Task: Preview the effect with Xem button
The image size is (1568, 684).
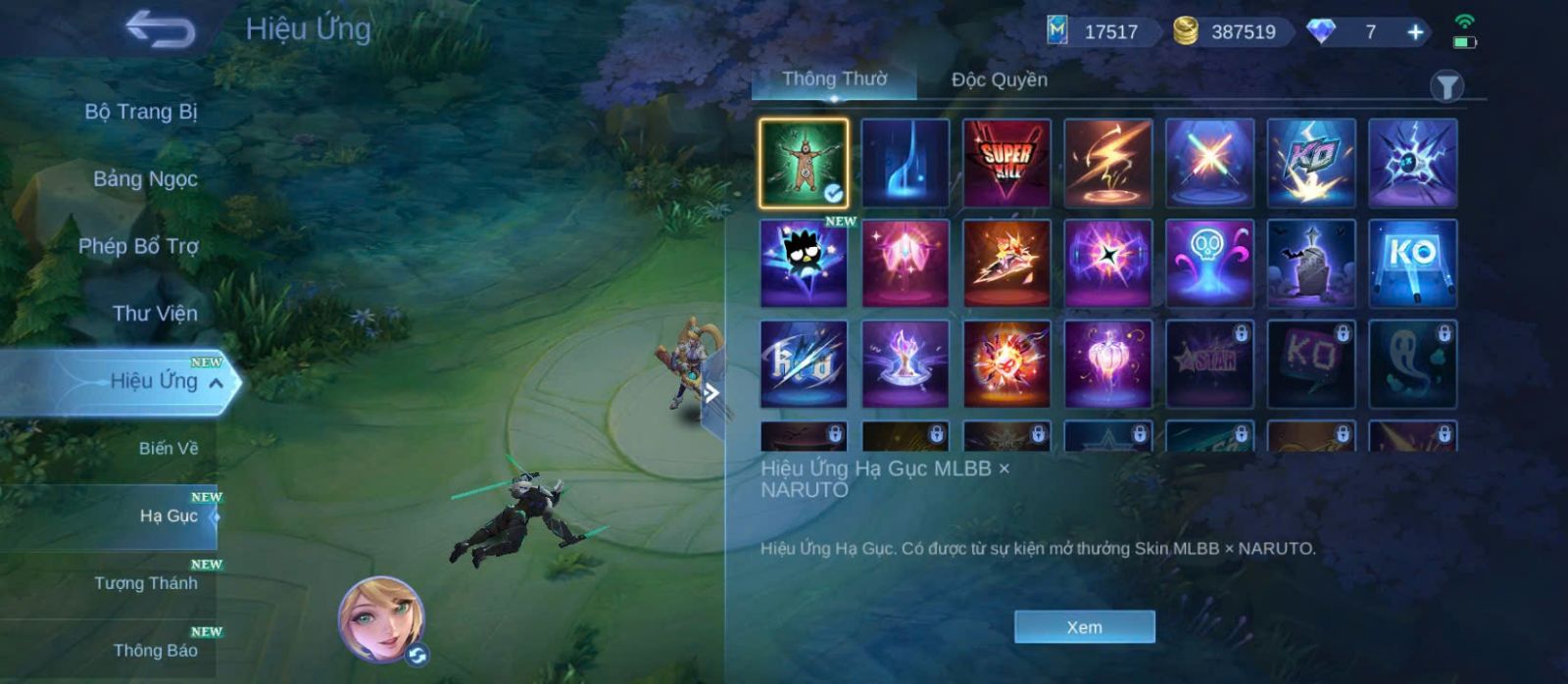Action: (1084, 627)
